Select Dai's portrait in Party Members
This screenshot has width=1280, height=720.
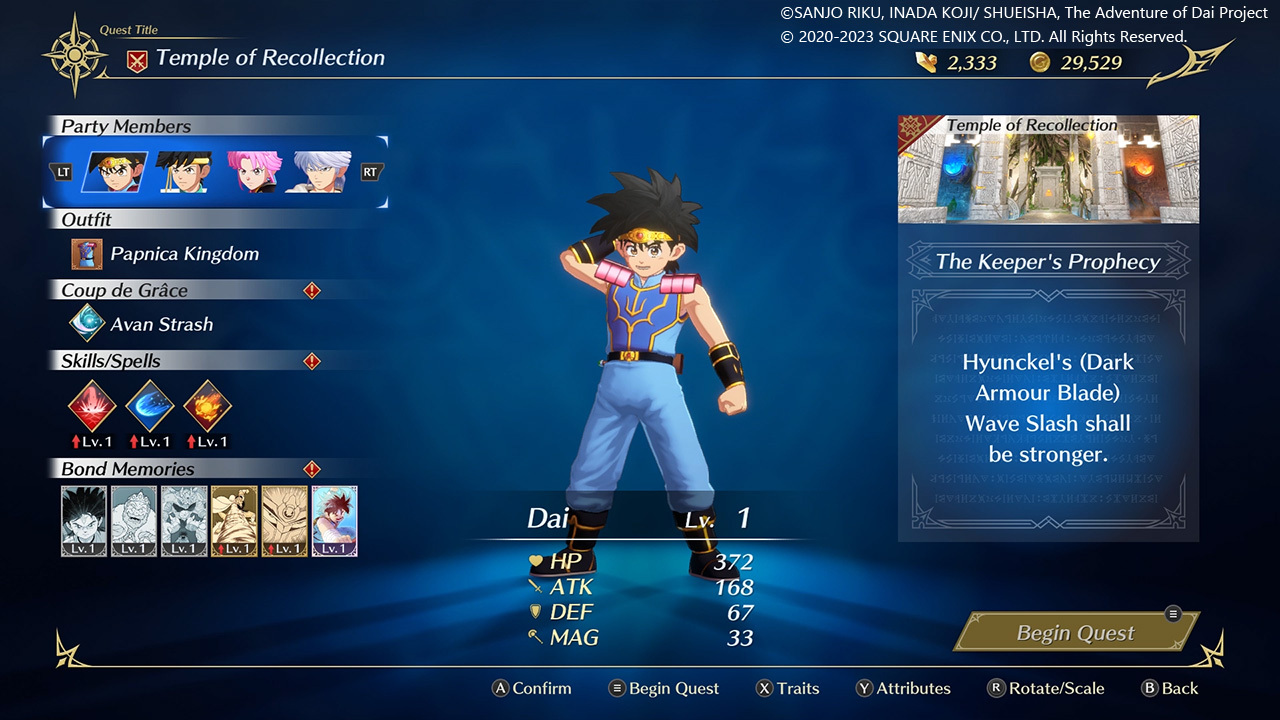115,172
